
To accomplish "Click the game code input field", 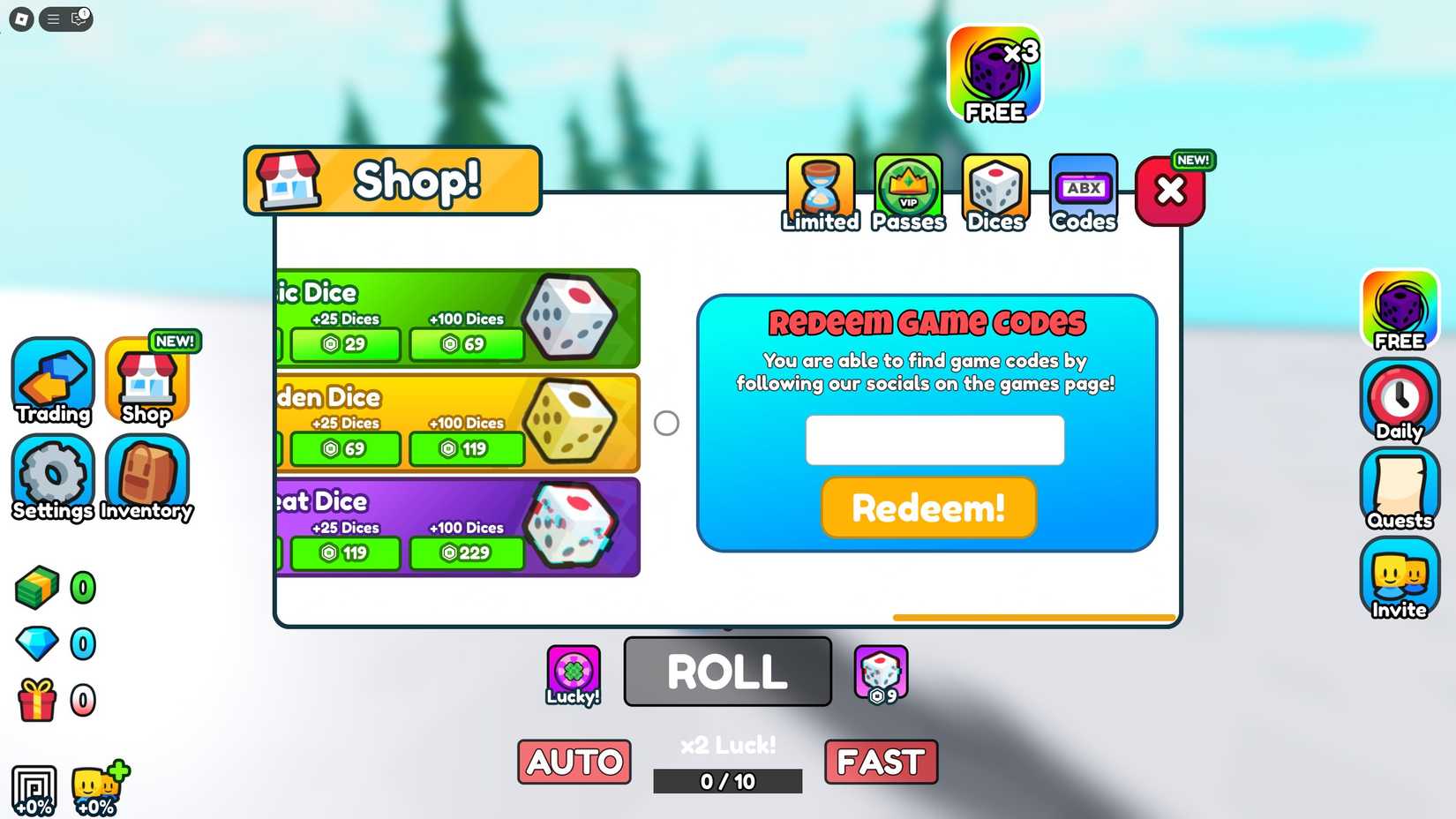I will tap(934, 439).
